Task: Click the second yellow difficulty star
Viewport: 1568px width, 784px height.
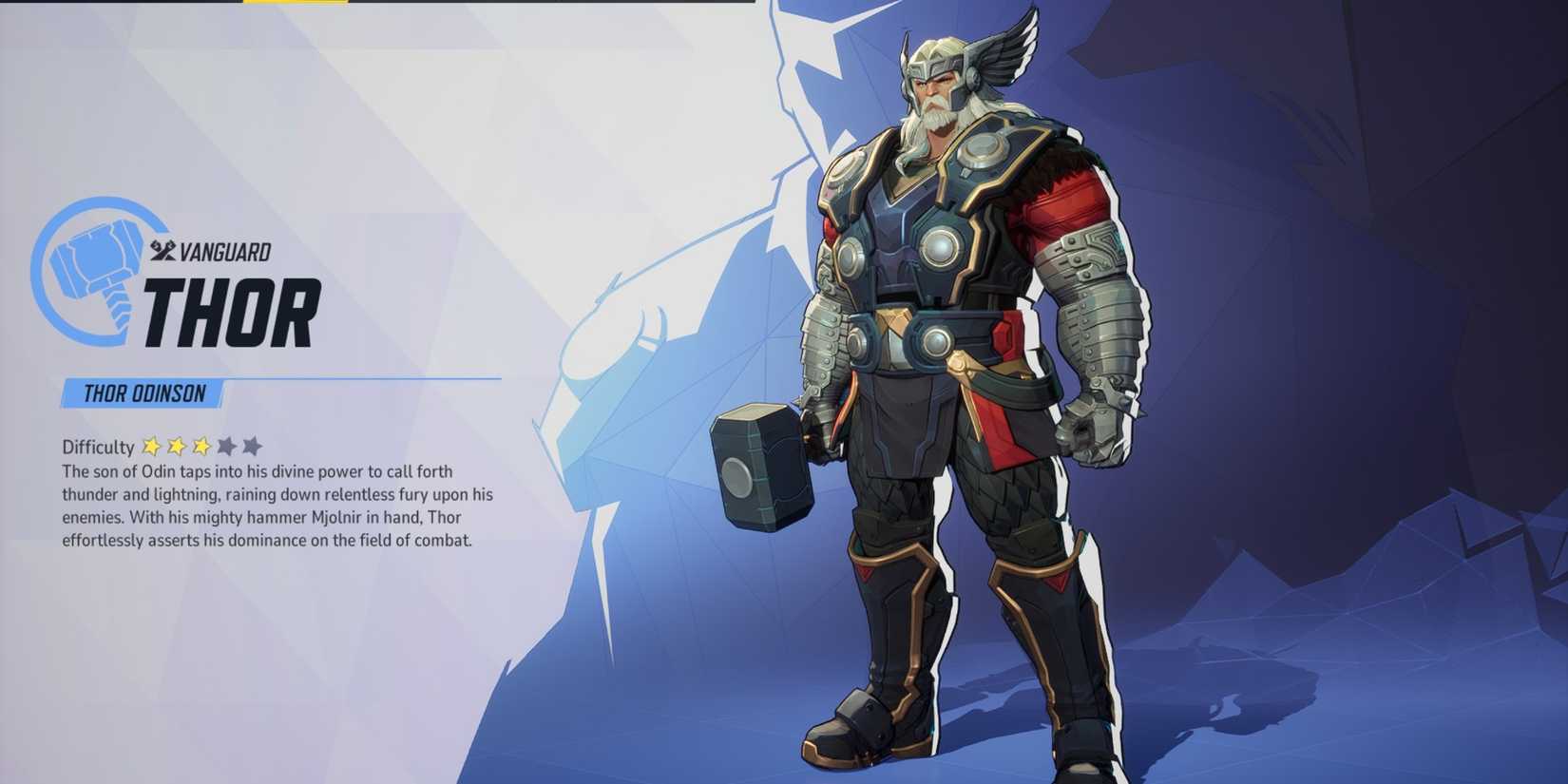Action: pos(177,446)
